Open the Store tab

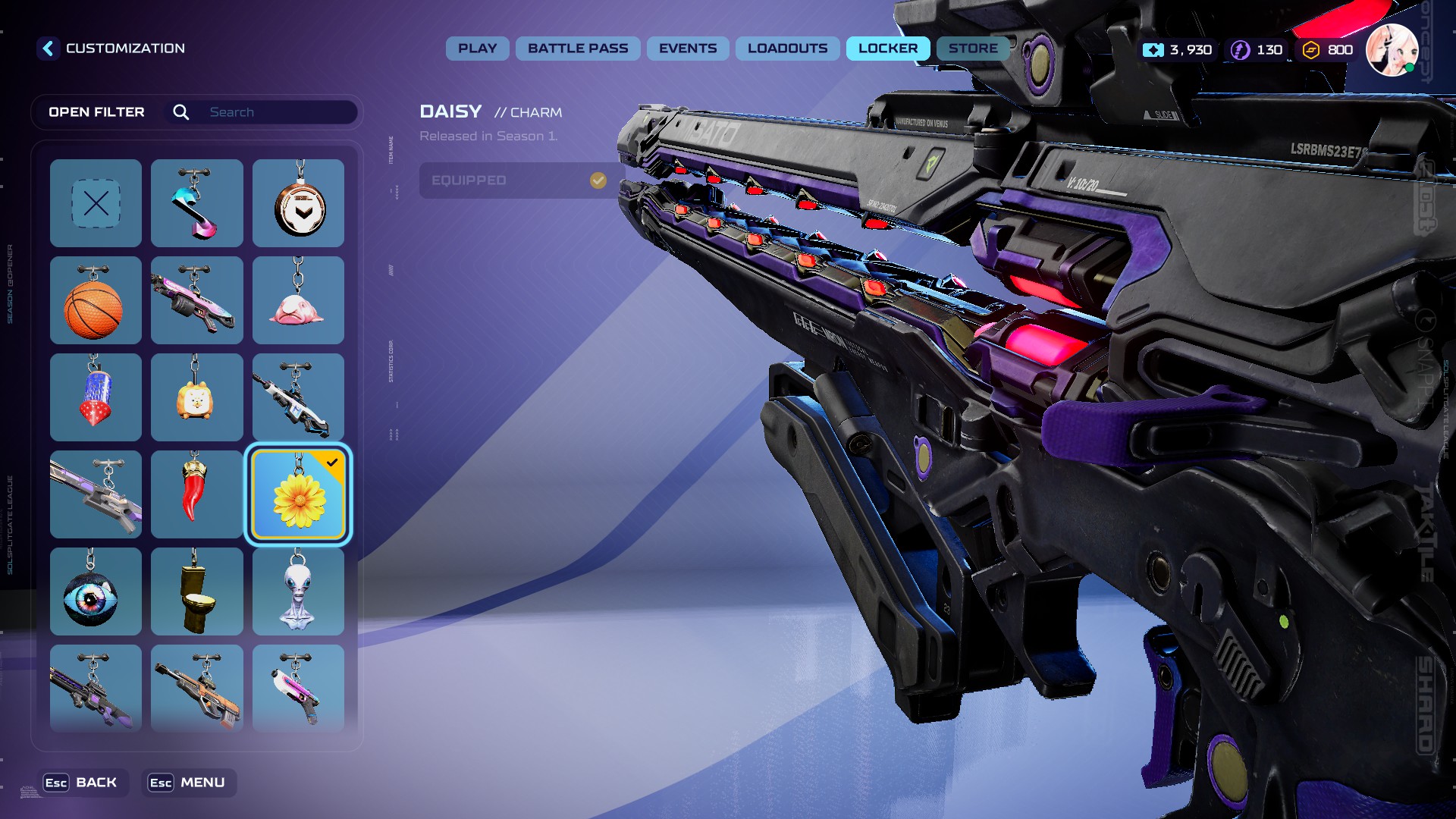[972, 49]
